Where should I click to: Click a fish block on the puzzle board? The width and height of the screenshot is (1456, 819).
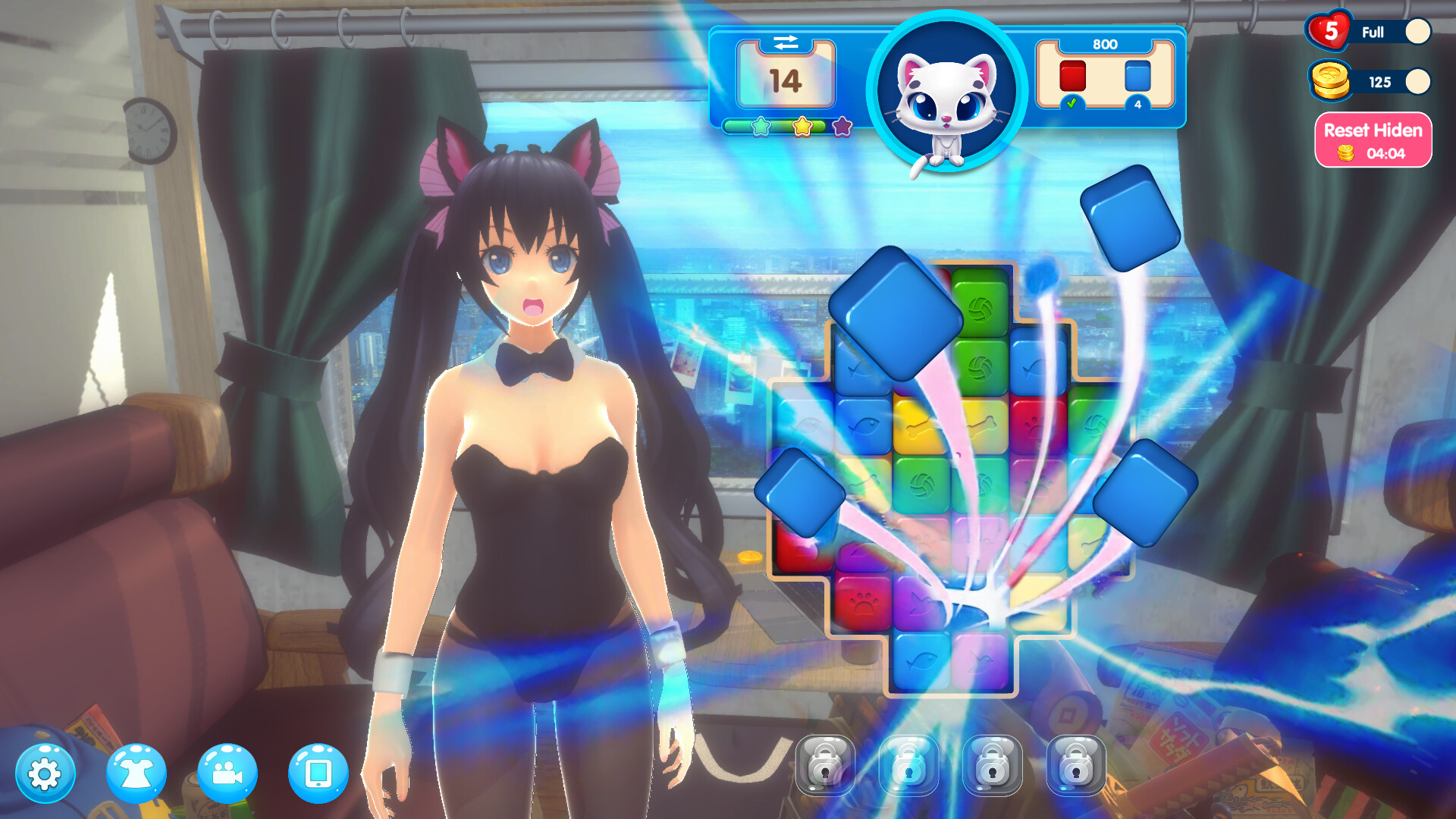click(864, 425)
